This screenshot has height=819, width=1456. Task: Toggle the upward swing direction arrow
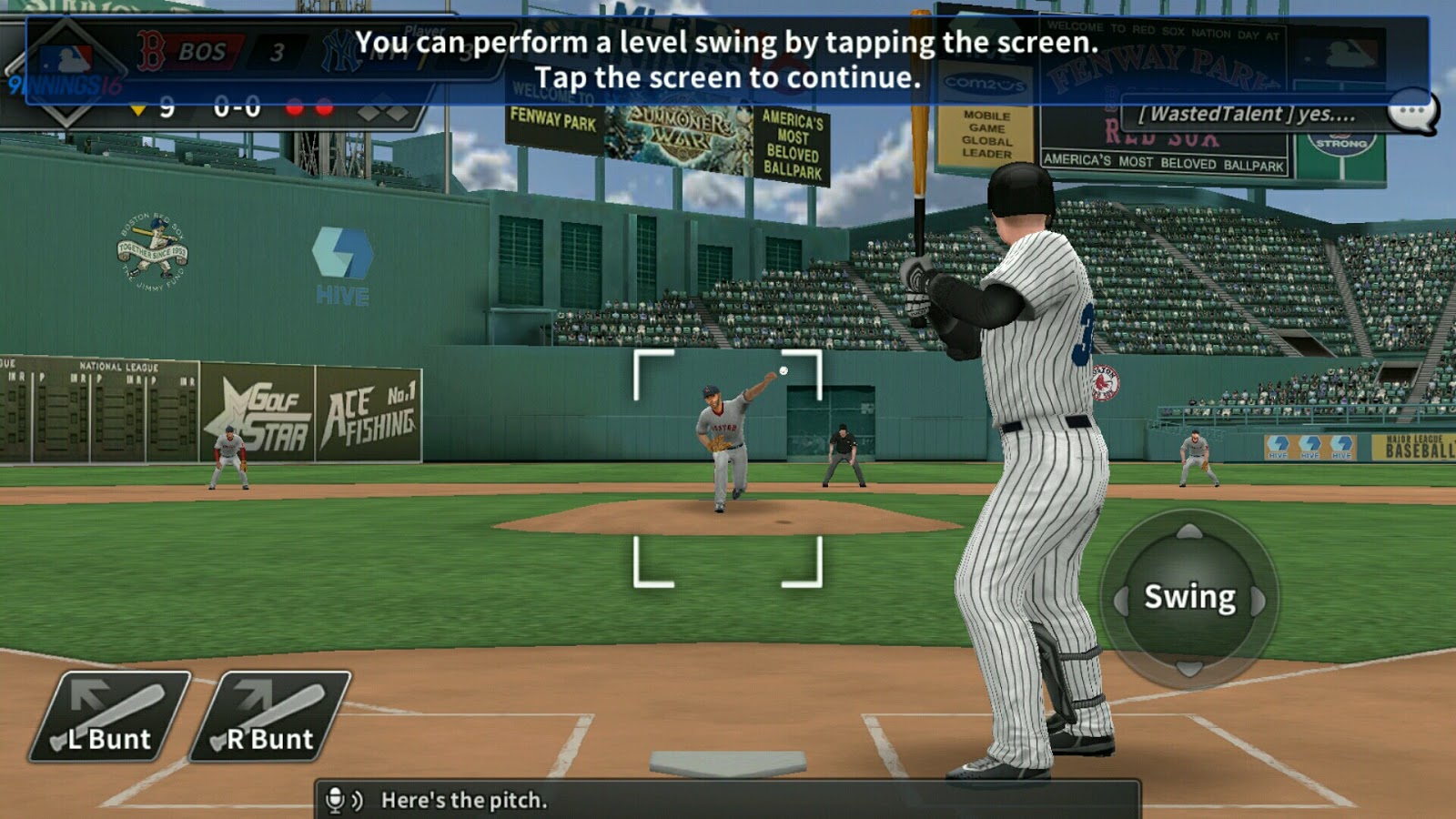pos(1188,532)
